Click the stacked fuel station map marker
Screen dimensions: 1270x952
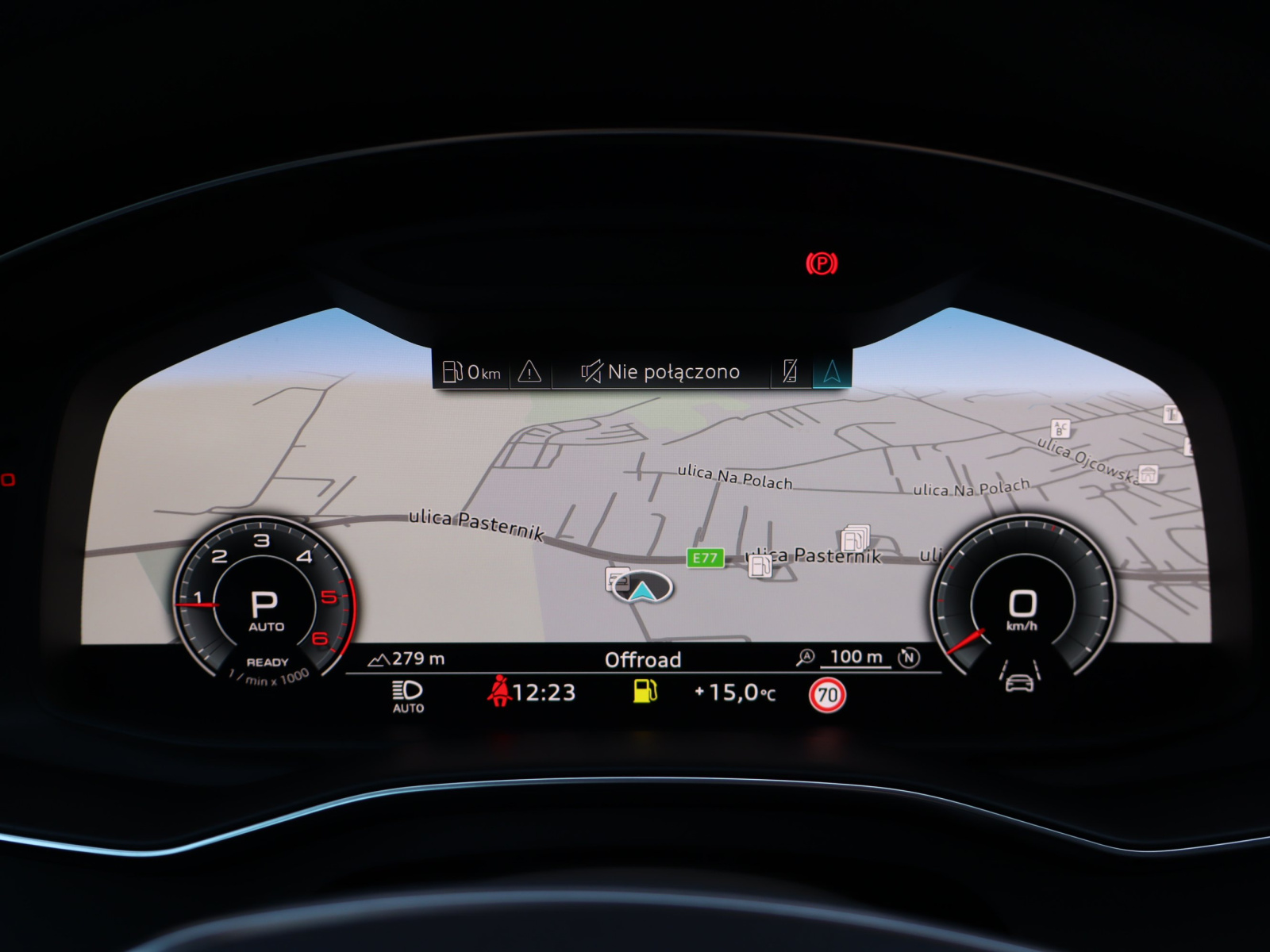[x=855, y=539]
